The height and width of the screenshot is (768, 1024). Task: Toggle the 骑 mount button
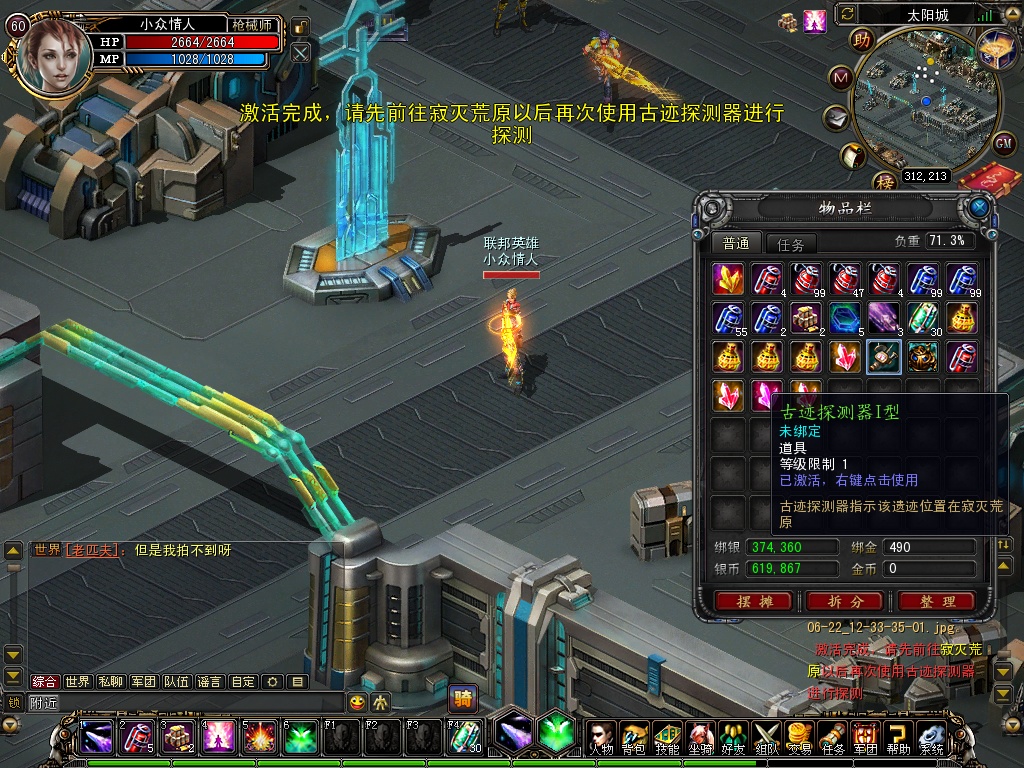click(x=463, y=698)
